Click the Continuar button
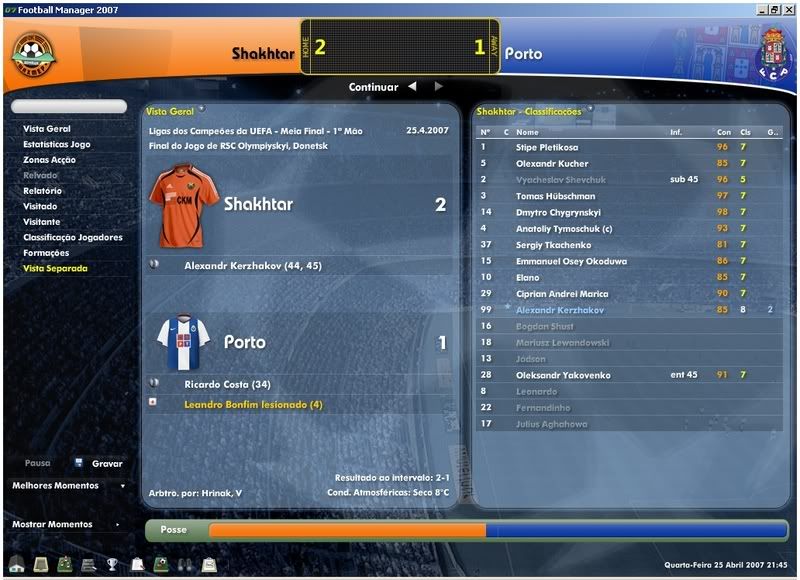 (x=373, y=87)
